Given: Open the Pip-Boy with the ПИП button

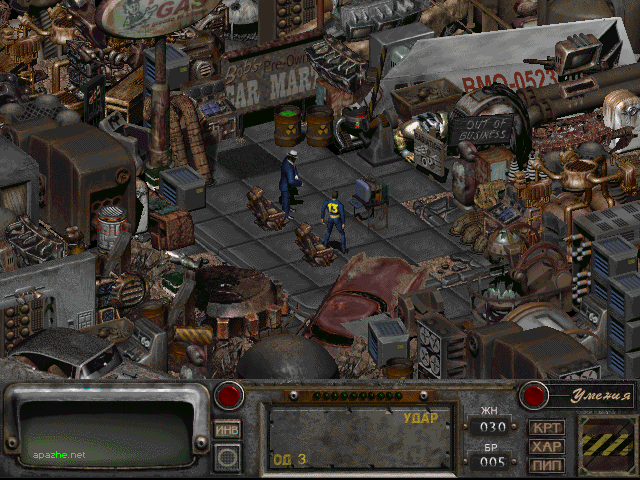Looking at the screenshot, I should coord(547,464).
